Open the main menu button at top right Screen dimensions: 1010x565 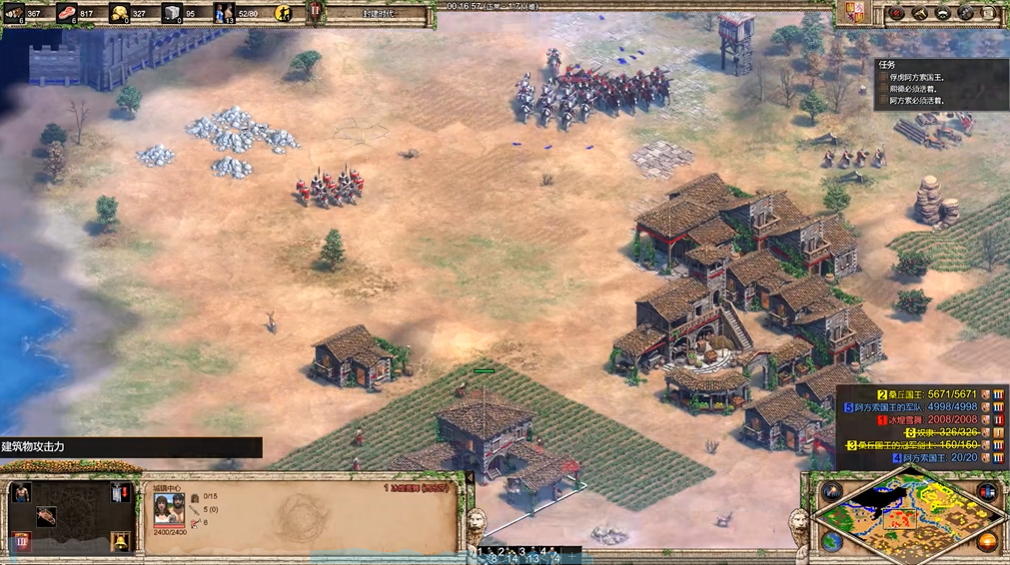click(x=989, y=13)
